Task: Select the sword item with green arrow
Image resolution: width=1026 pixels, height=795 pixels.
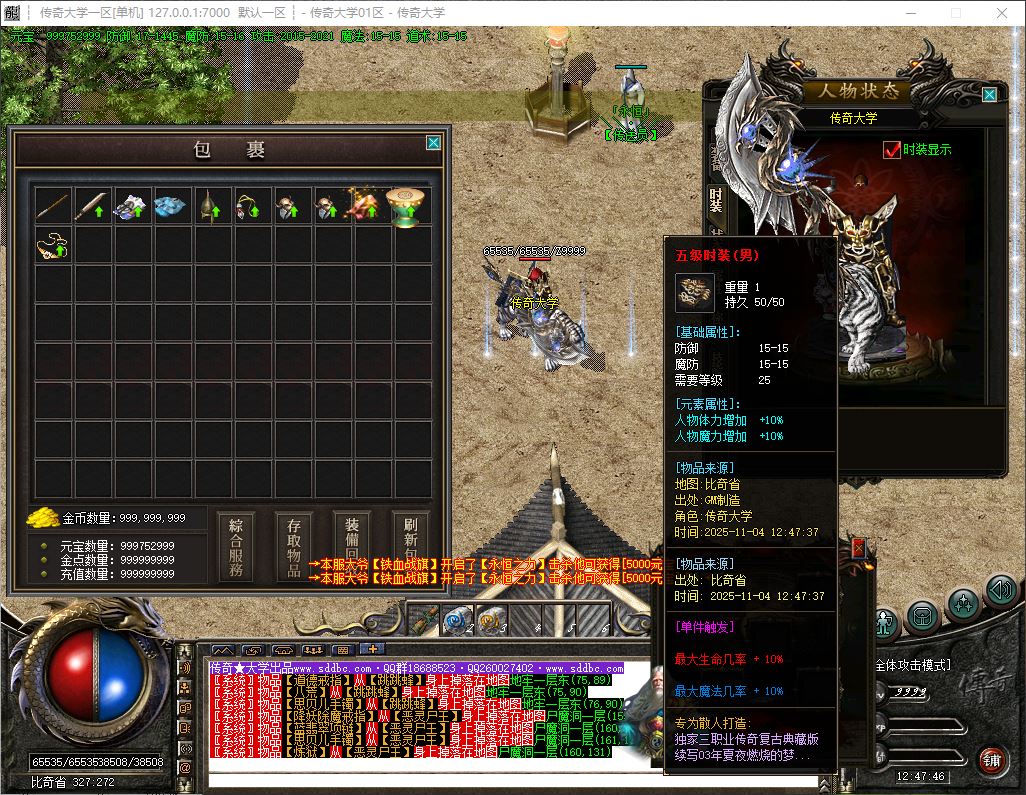Action: [x=93, y=206]
